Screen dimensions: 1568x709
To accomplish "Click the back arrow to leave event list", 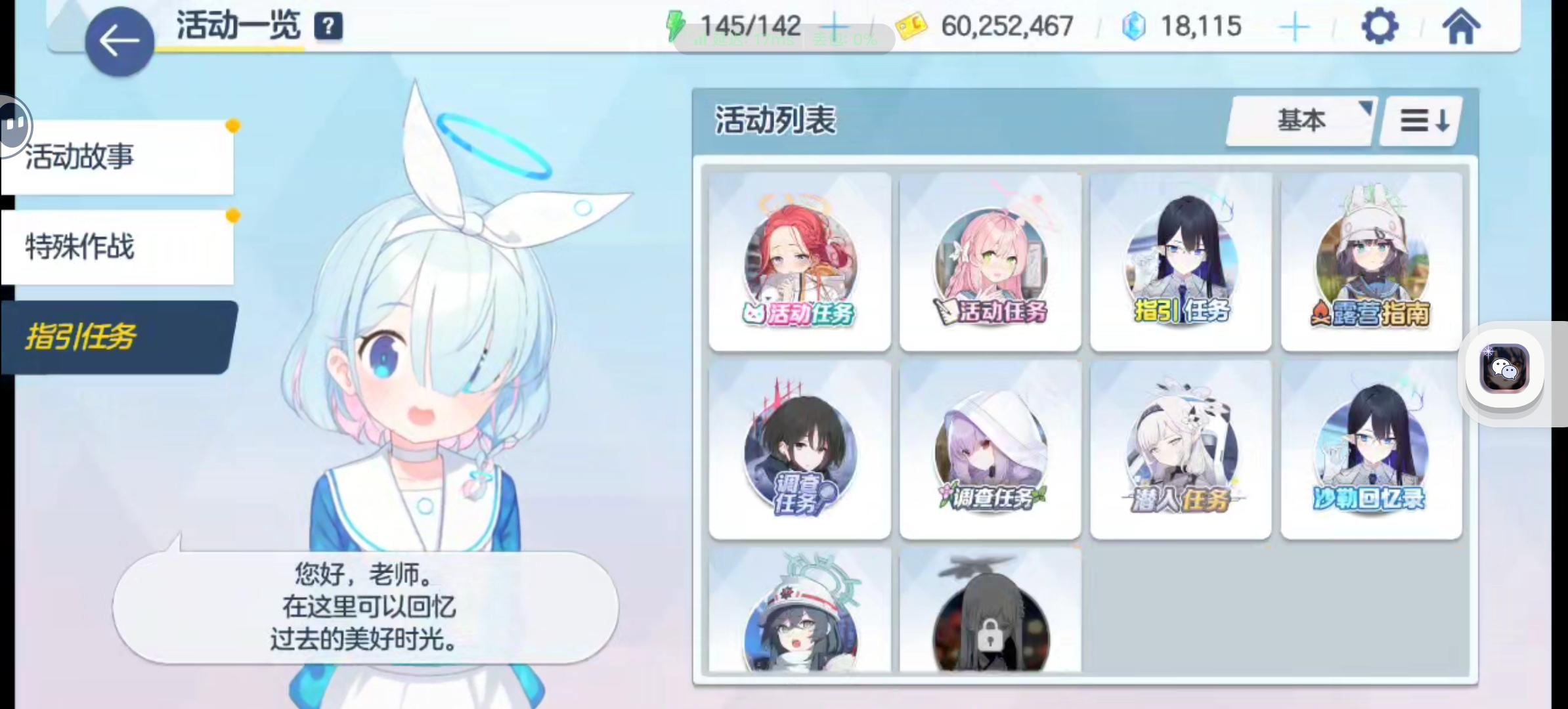I will coord(118,39).
